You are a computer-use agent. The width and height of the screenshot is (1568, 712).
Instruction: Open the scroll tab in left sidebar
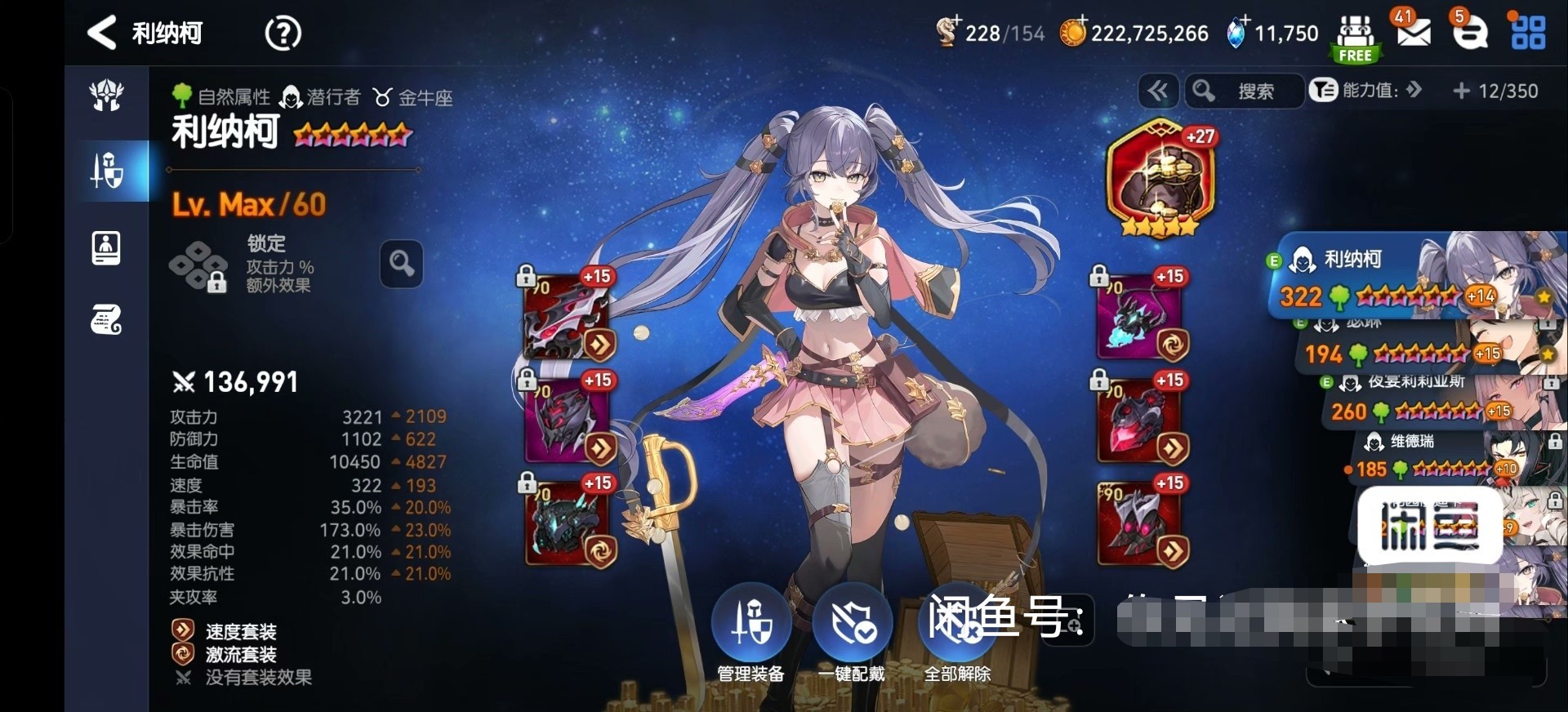[107, 320]
